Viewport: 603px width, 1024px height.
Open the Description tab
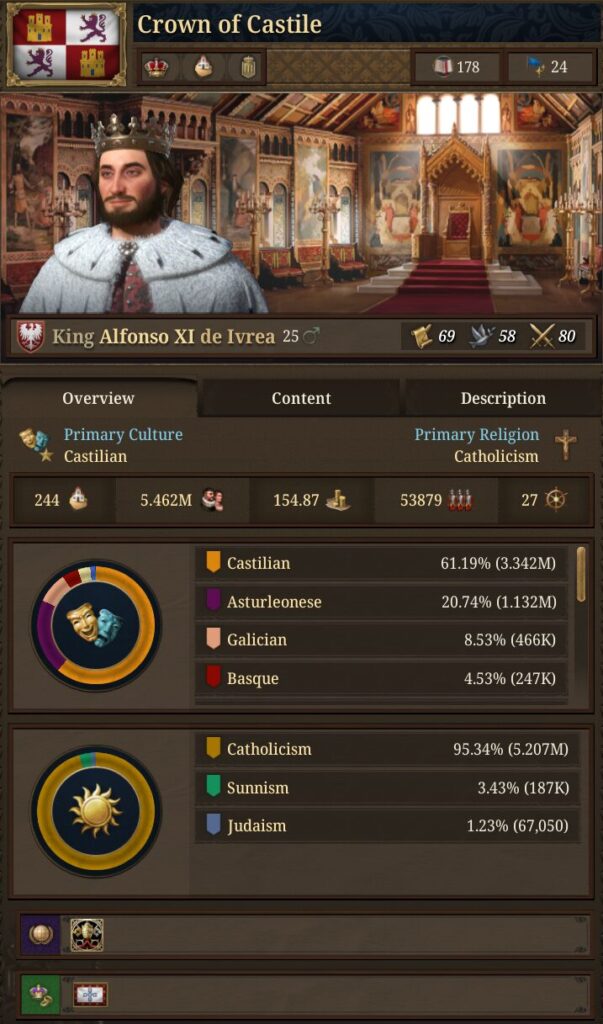tap(502, 398)
